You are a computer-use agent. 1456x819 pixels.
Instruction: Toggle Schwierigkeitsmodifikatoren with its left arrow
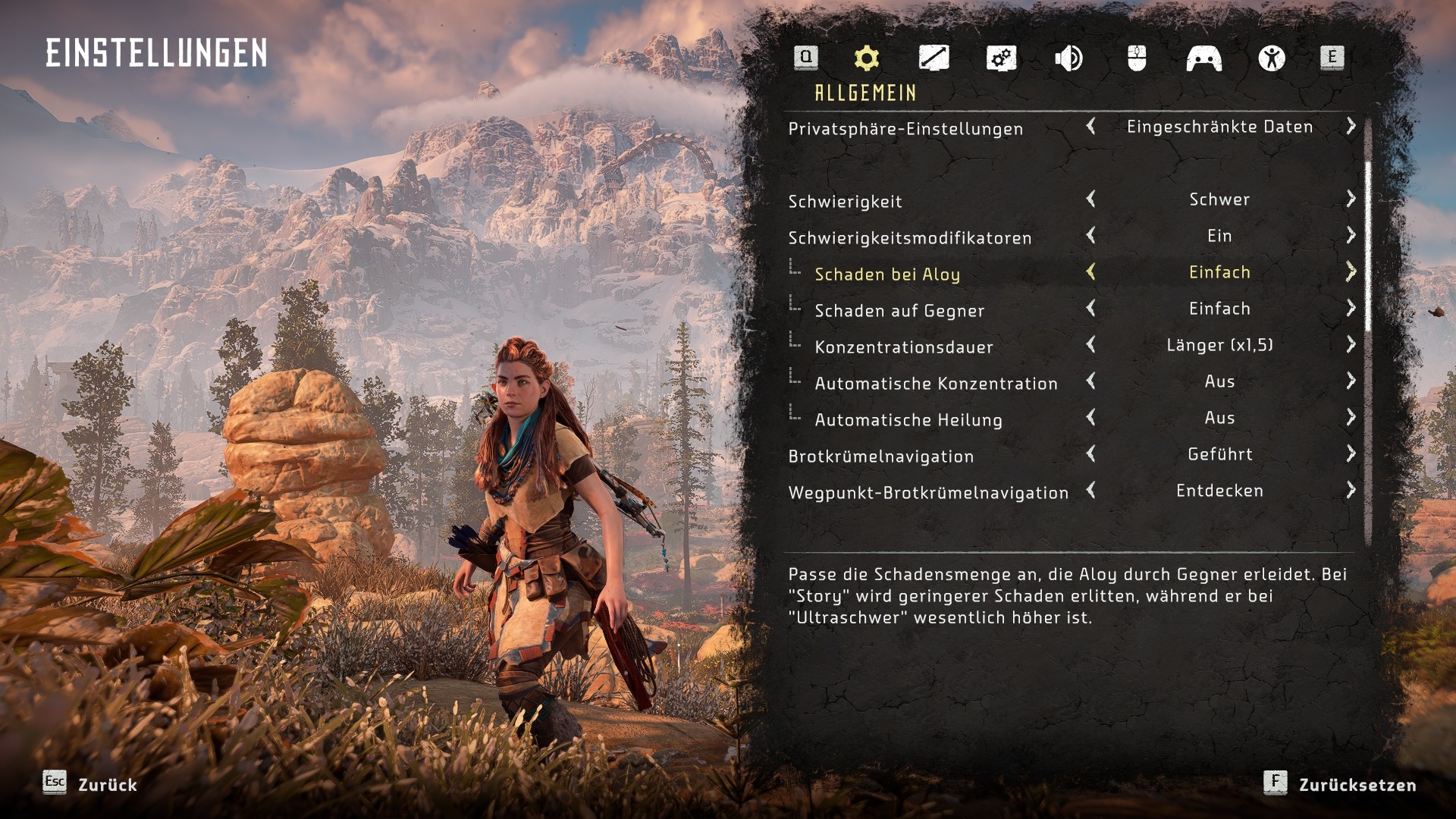coord(1091,236)
